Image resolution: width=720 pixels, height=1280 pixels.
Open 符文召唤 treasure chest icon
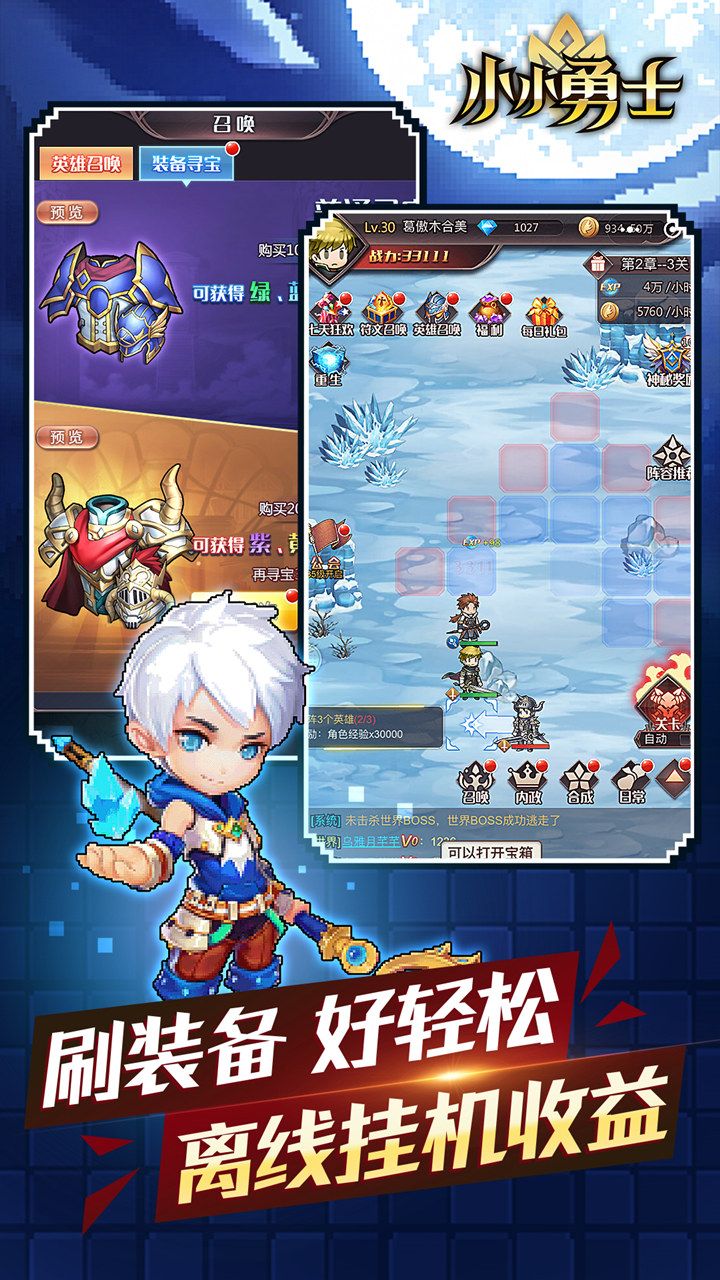point(384,312)
